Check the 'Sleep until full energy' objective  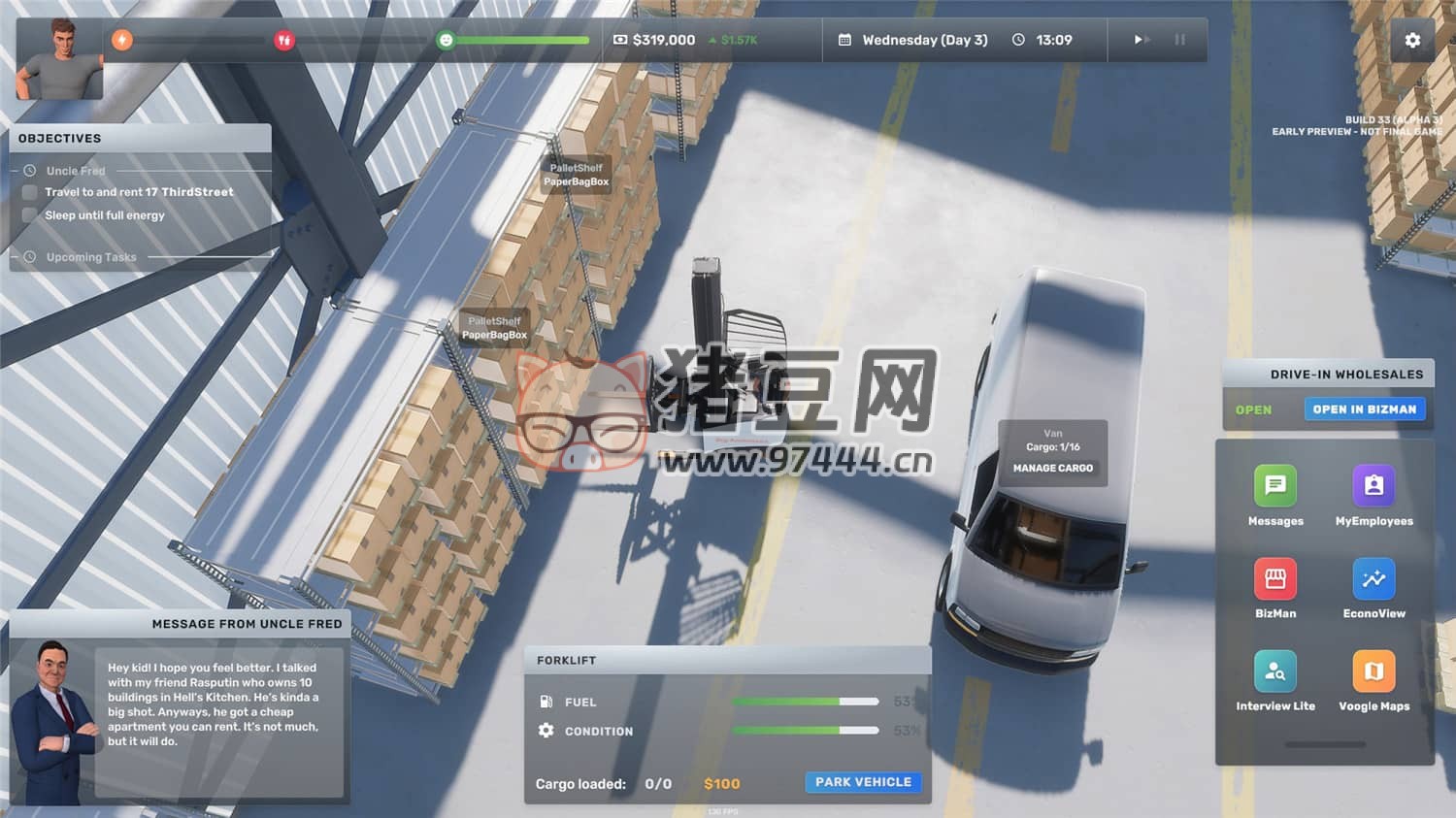(x=28, y=214)
